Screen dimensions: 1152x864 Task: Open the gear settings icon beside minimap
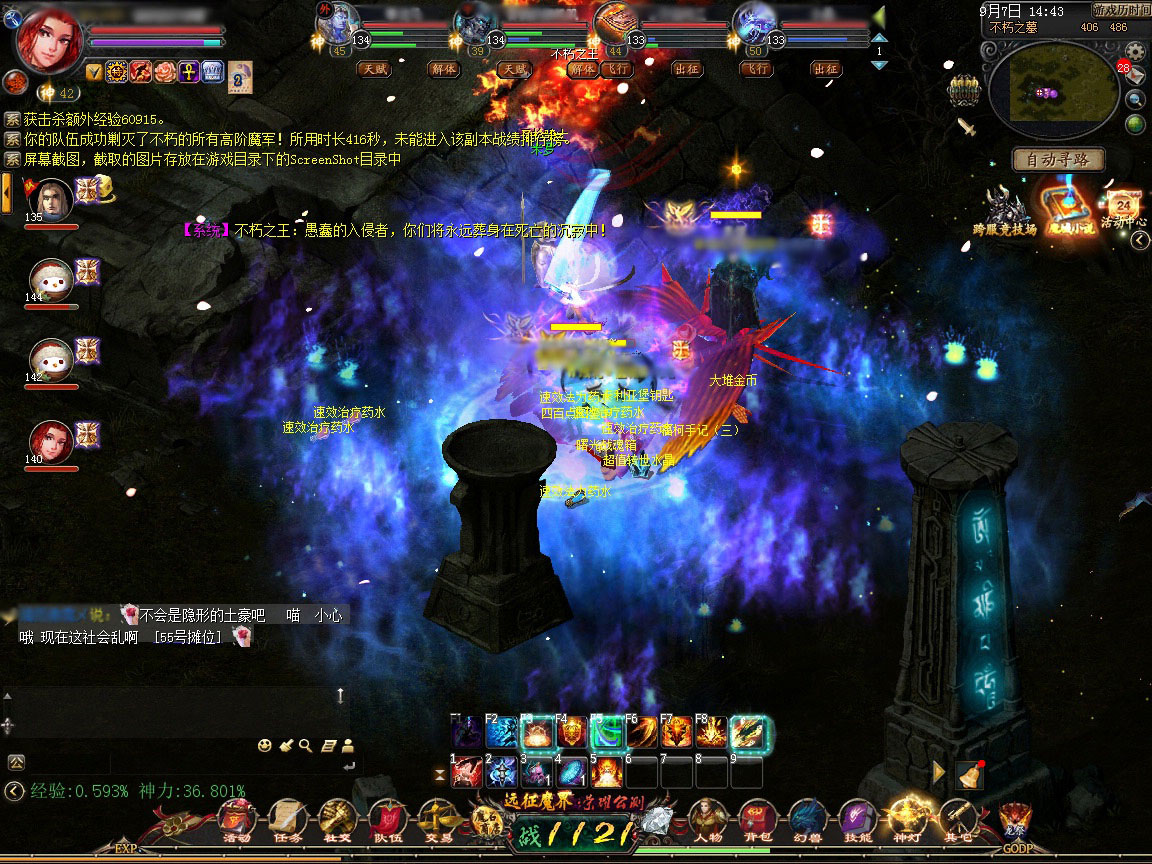coord(1135,51)
